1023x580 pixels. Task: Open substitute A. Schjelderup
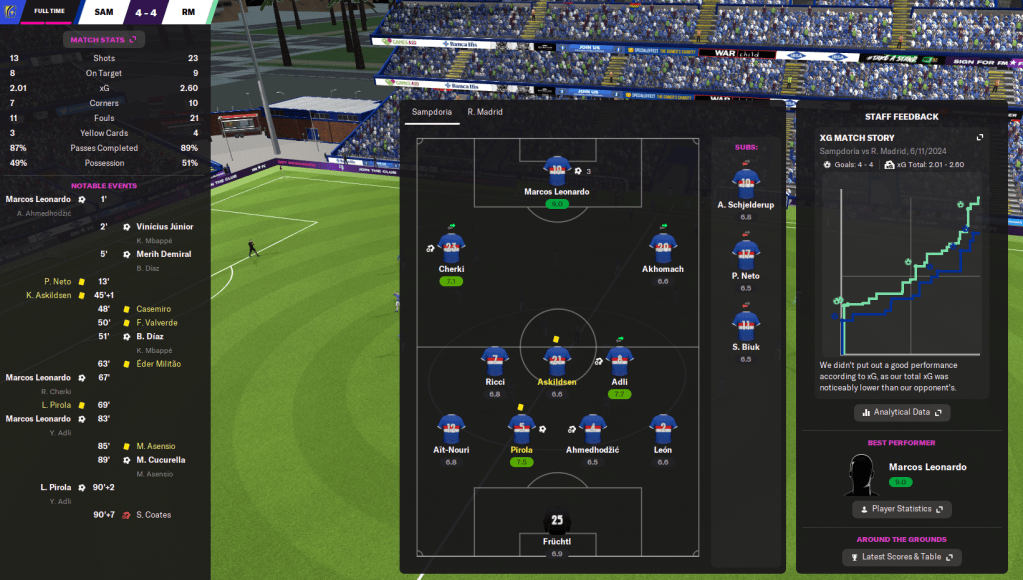(745, 181)
